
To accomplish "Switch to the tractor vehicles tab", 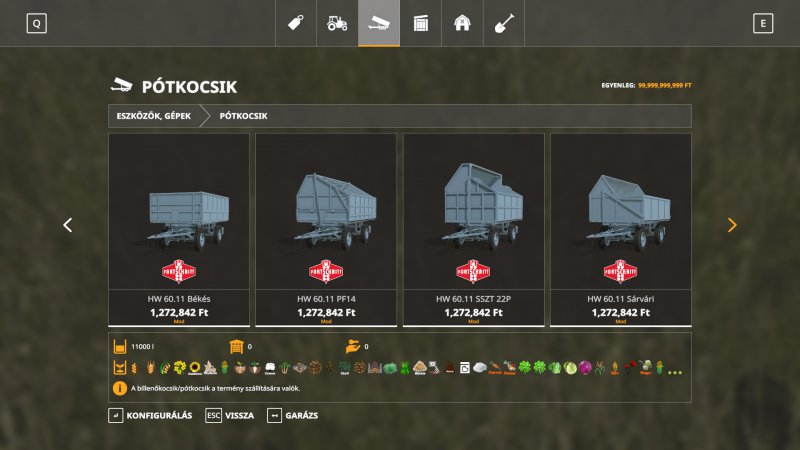I will coord(337,22).
